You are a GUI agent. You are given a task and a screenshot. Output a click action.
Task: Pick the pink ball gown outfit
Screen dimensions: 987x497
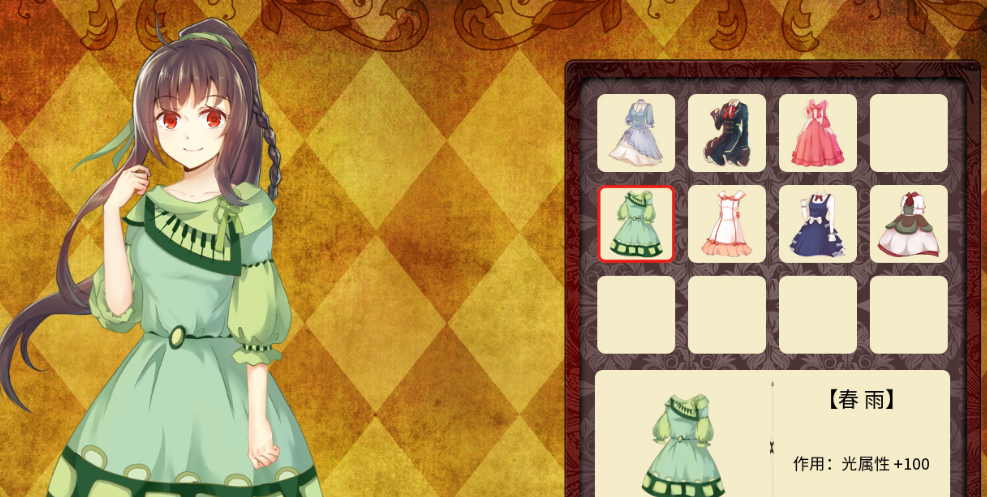[818, 133]
